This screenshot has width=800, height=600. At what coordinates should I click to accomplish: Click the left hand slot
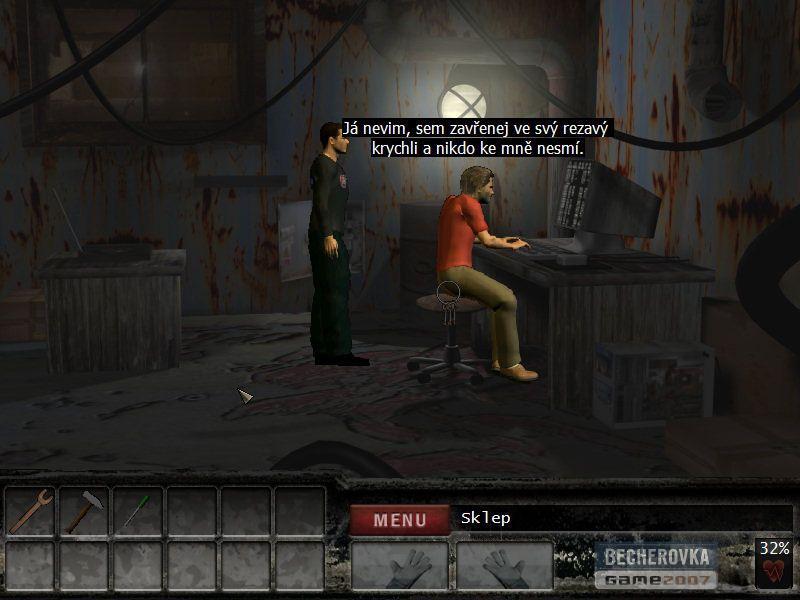click(x=400, y=567)
